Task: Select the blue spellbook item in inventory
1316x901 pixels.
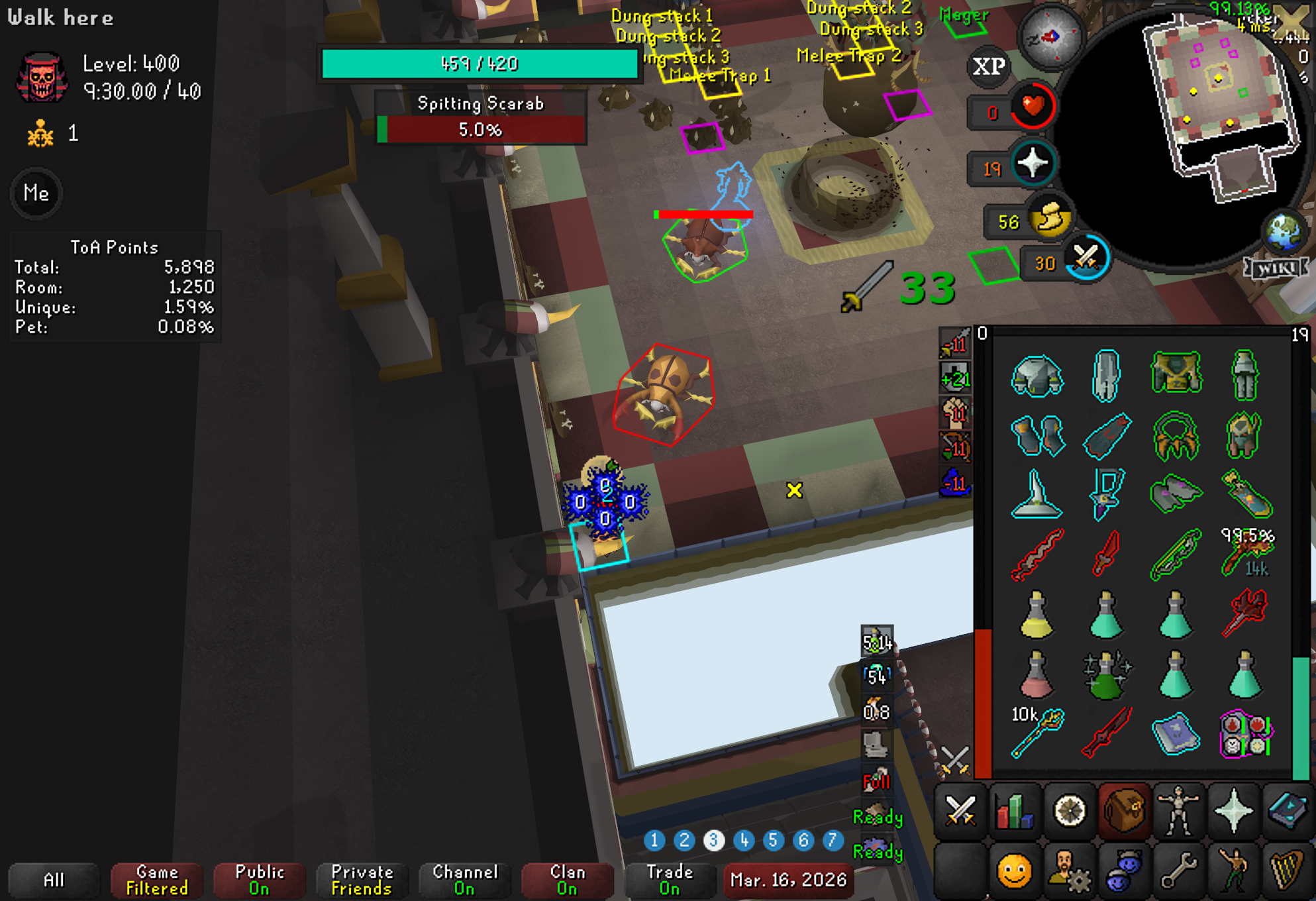Action: click(1176, 733)
